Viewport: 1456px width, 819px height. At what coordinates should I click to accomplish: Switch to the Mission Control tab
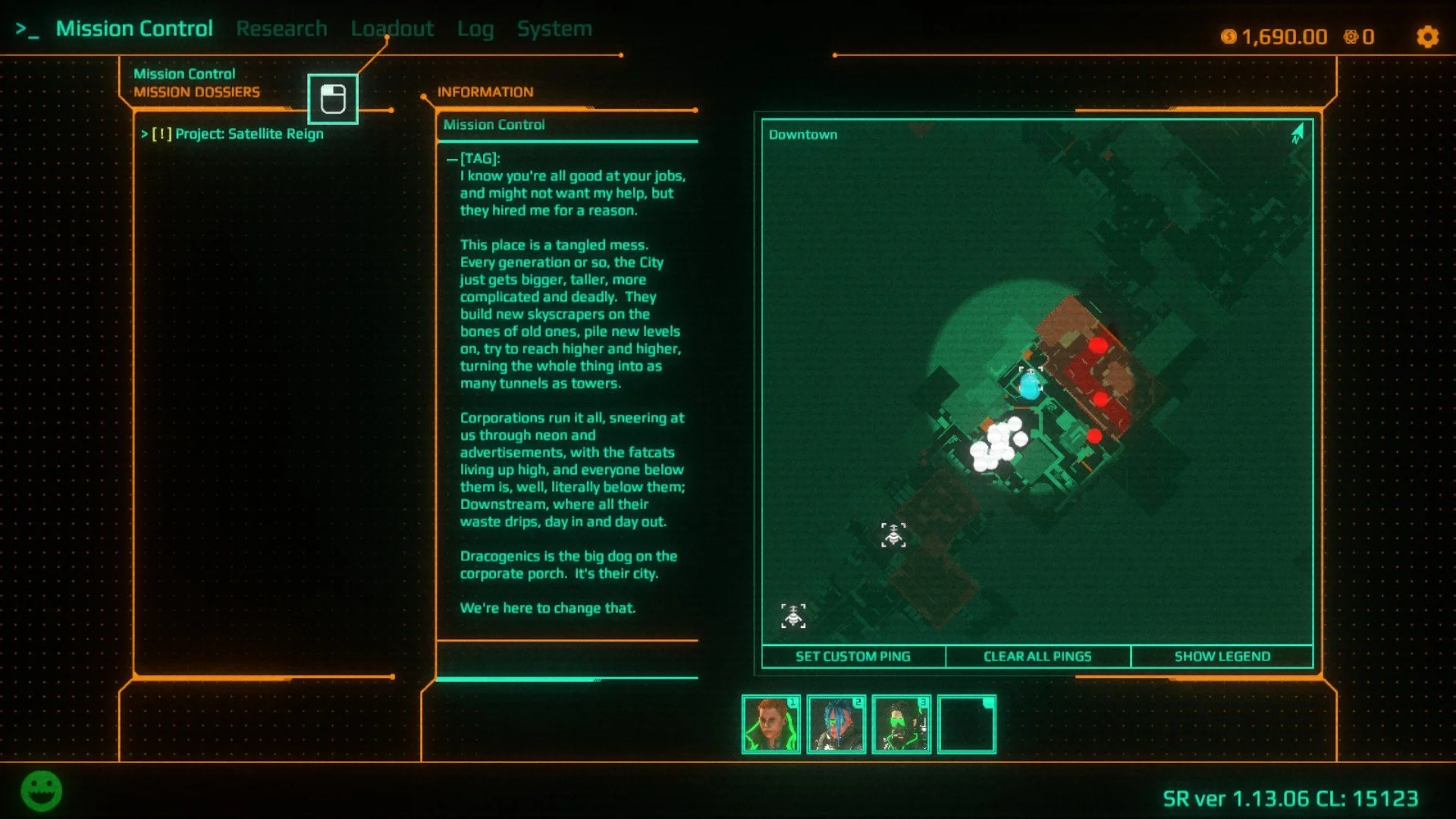[x=133, y=29]
